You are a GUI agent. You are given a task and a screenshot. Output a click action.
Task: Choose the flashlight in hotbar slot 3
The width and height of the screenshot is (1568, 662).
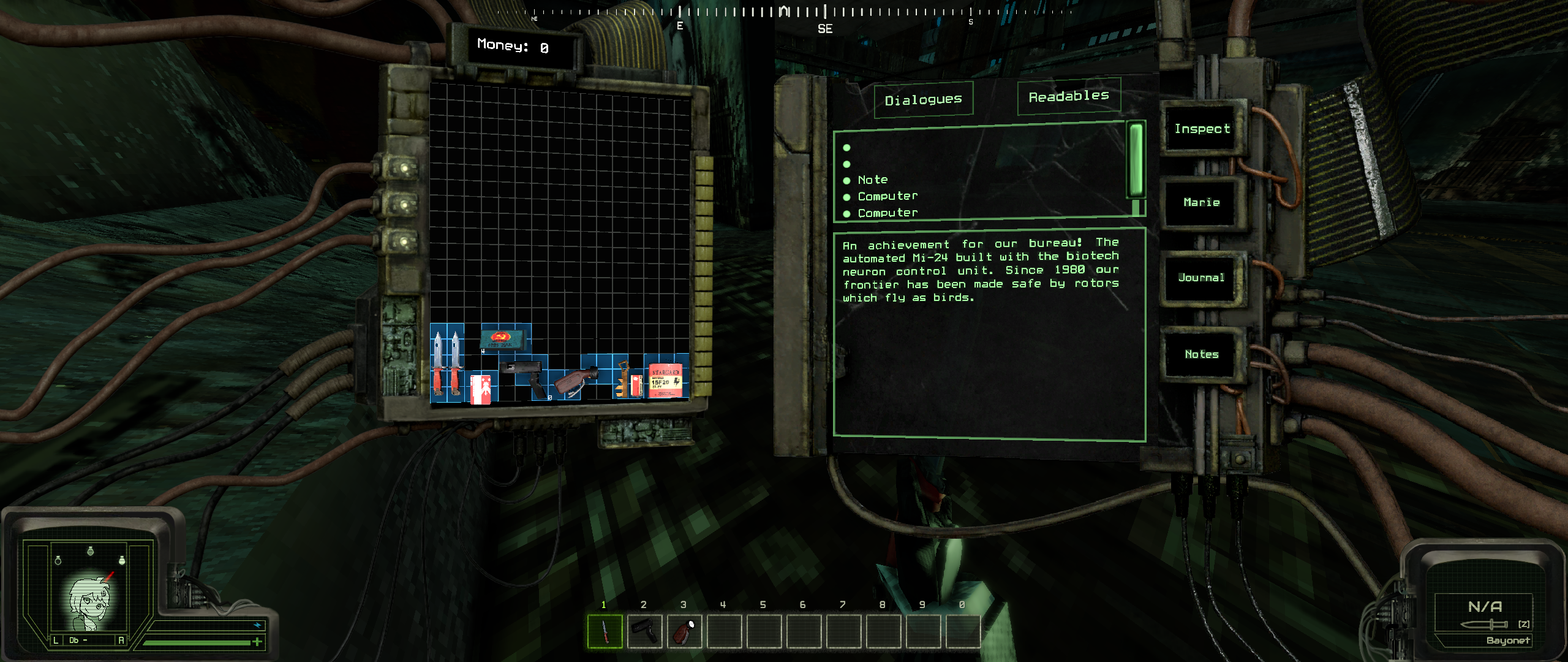(x=684, y=631)
